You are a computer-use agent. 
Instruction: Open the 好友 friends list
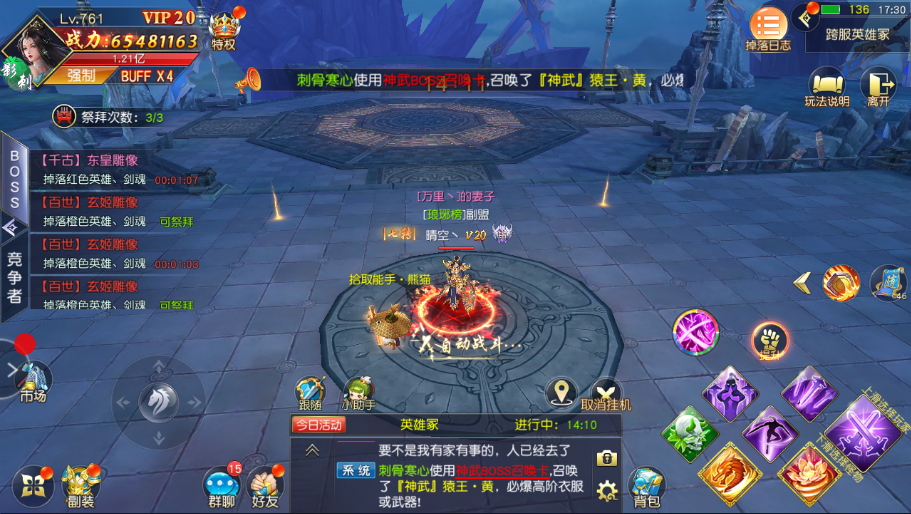pyautogui.click(x=265, y=487)
